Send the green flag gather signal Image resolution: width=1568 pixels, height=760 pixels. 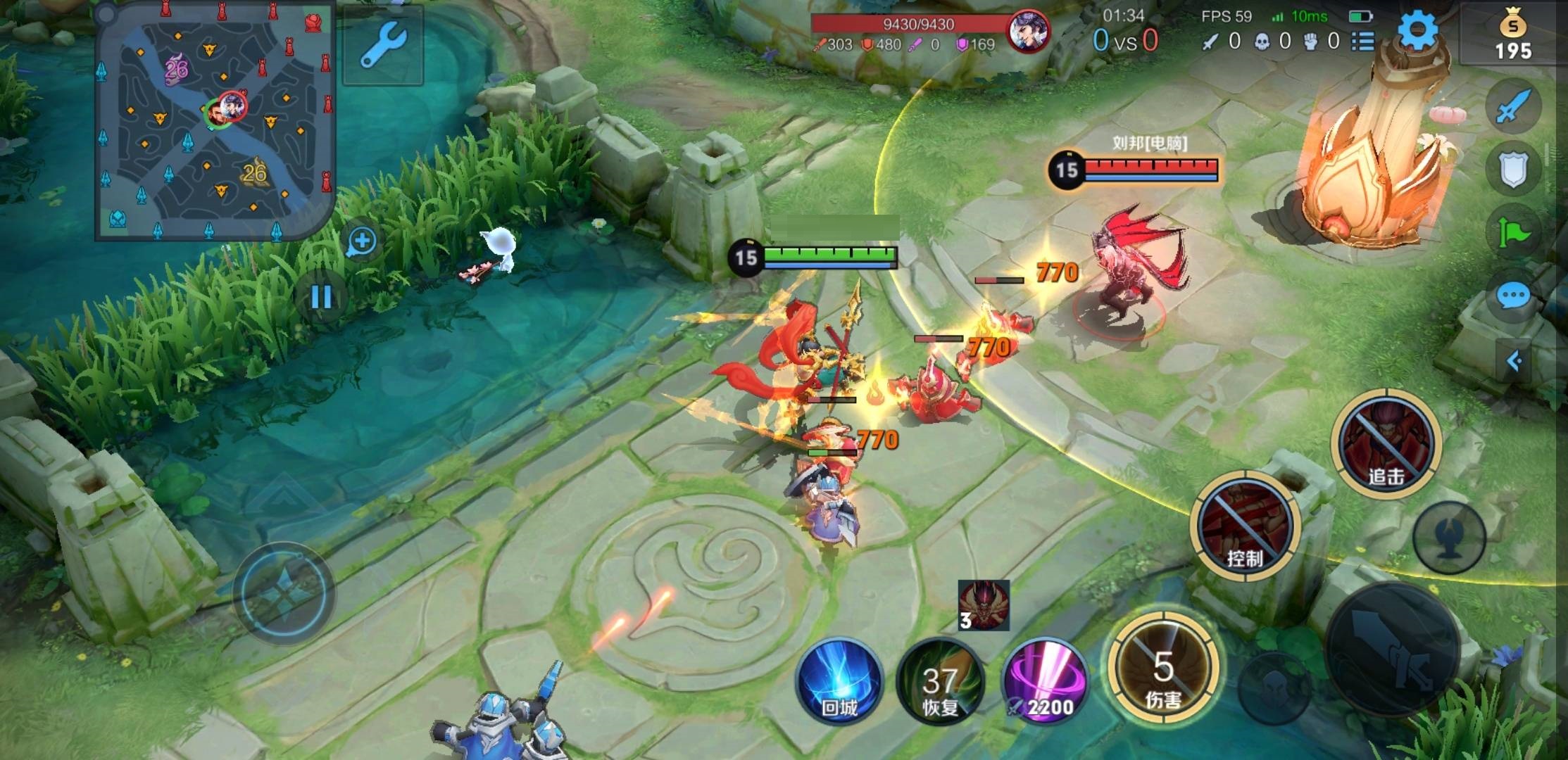coord(1513,232)
